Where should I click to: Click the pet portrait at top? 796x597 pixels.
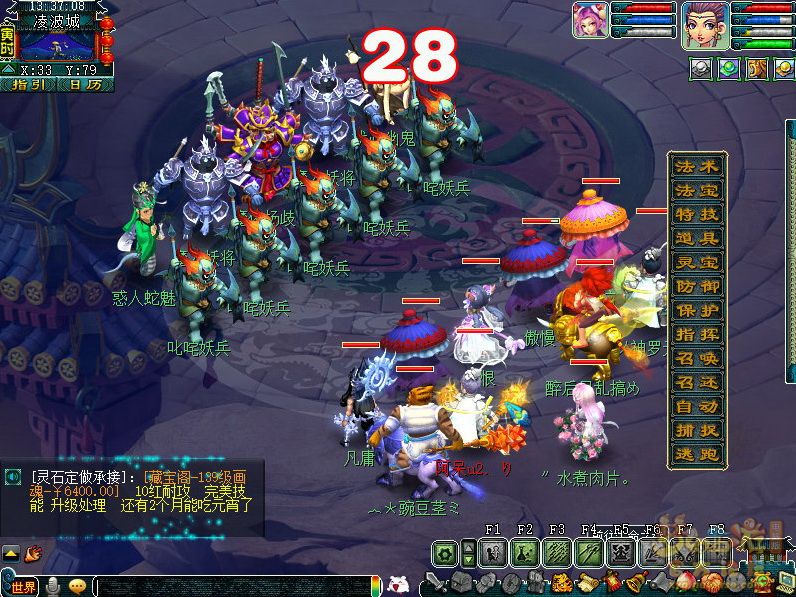(590, 22)
